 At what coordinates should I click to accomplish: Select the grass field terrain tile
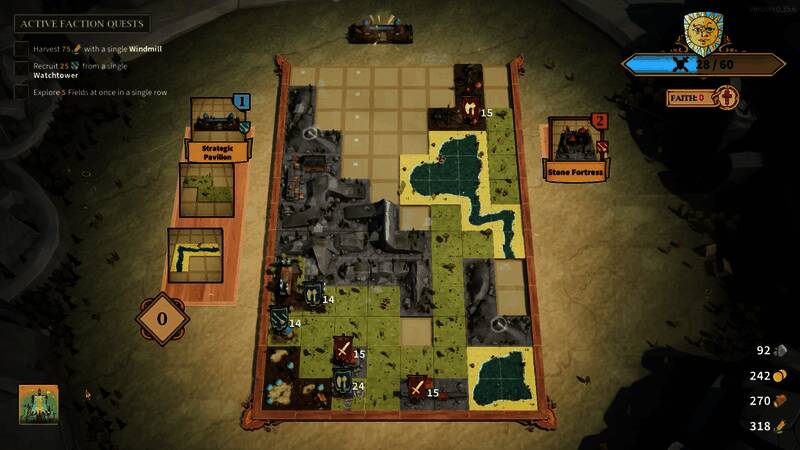click(207, 189)
